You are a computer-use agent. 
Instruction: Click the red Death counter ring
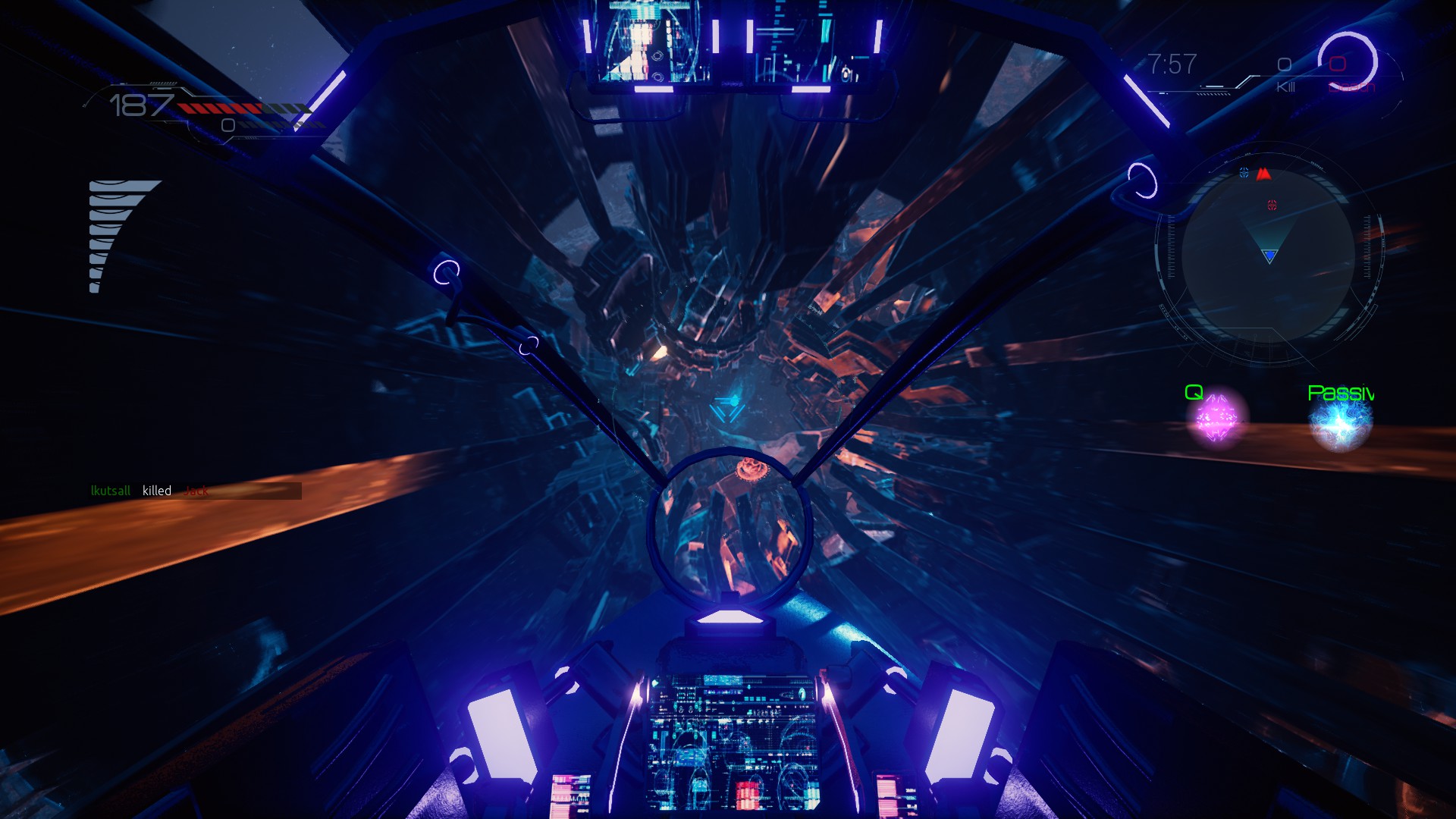(x=1338, y=64)
